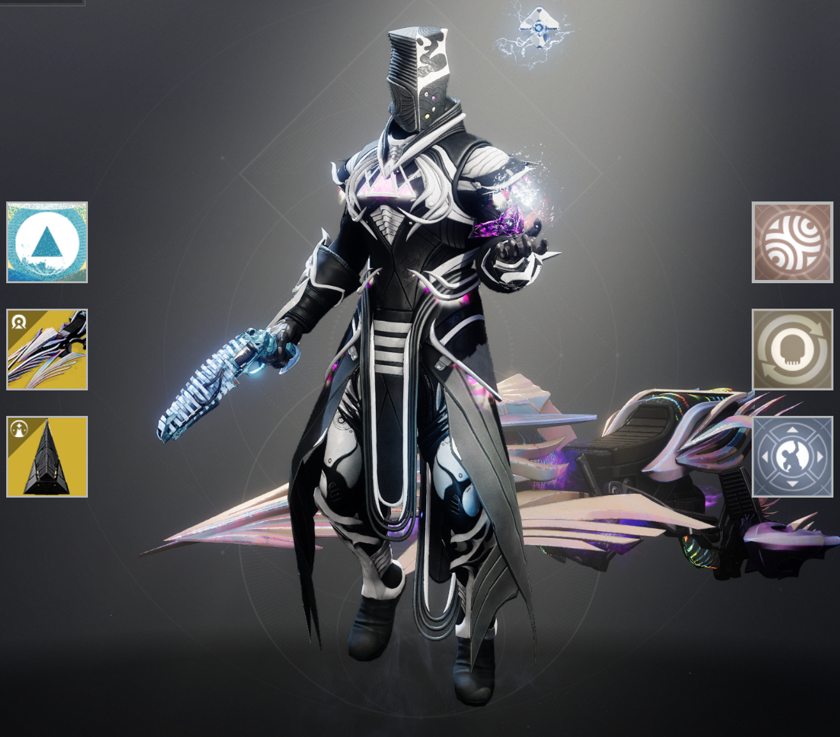Viewport: 840px width, 737px height.
Task: Select the spiked sparrow vehicle slot
Action: (47, 349)
